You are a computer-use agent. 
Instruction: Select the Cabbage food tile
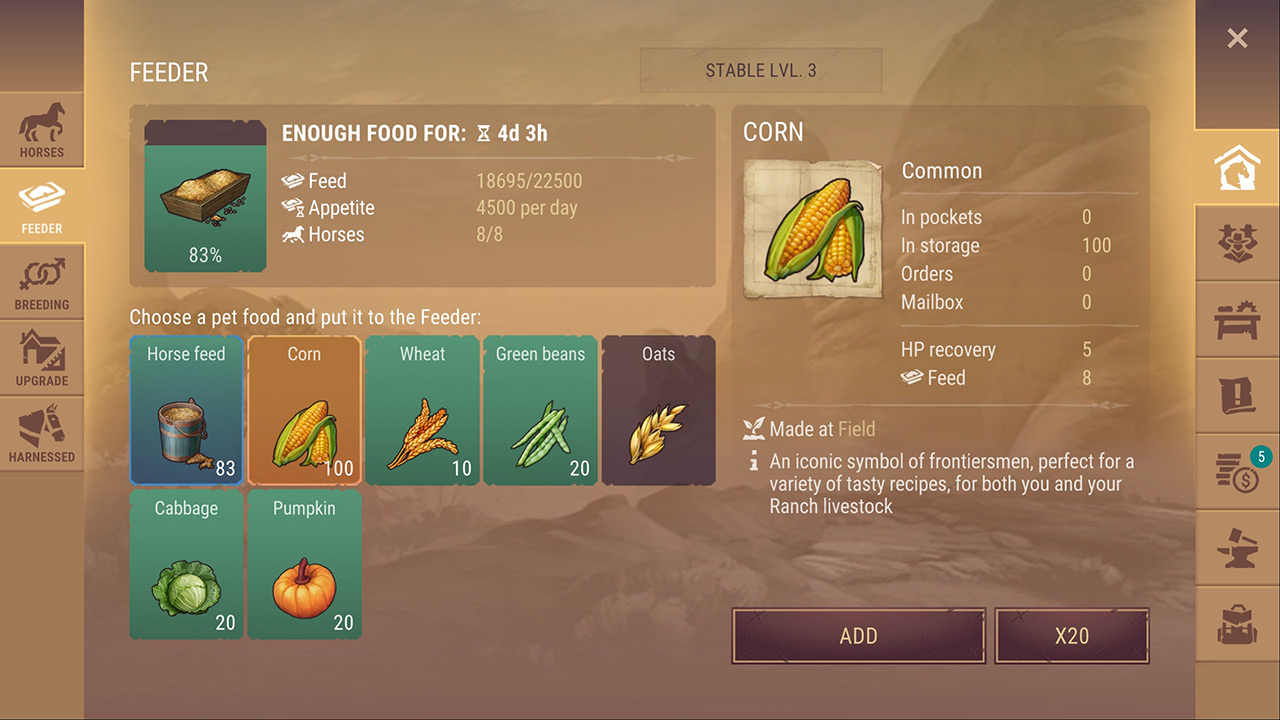(186, 564)
